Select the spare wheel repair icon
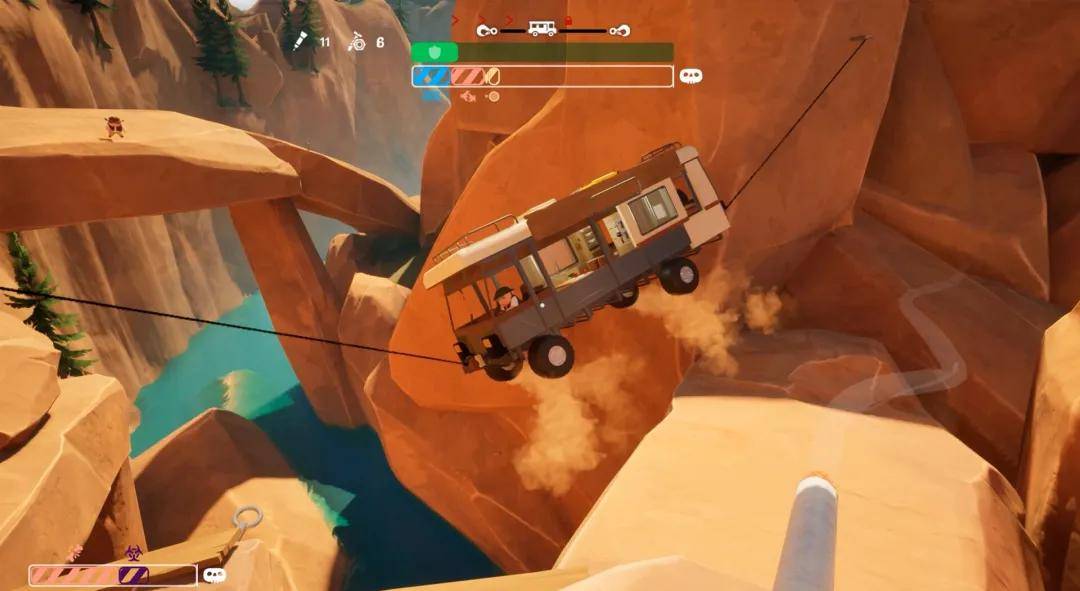 click(355, 42)
